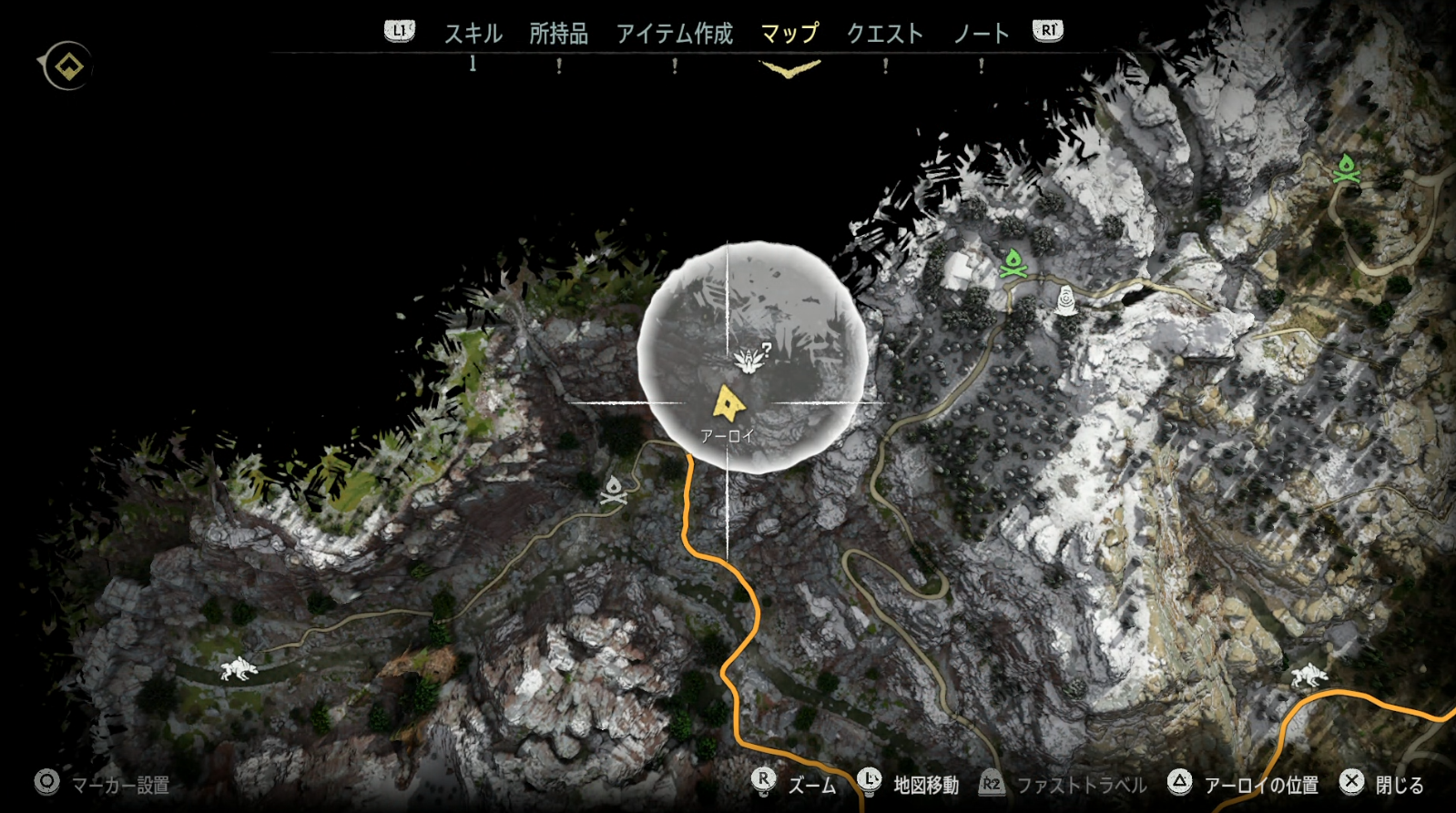
Task: Select the green campfire in the top-right corner
Action: click(1349, 169)
